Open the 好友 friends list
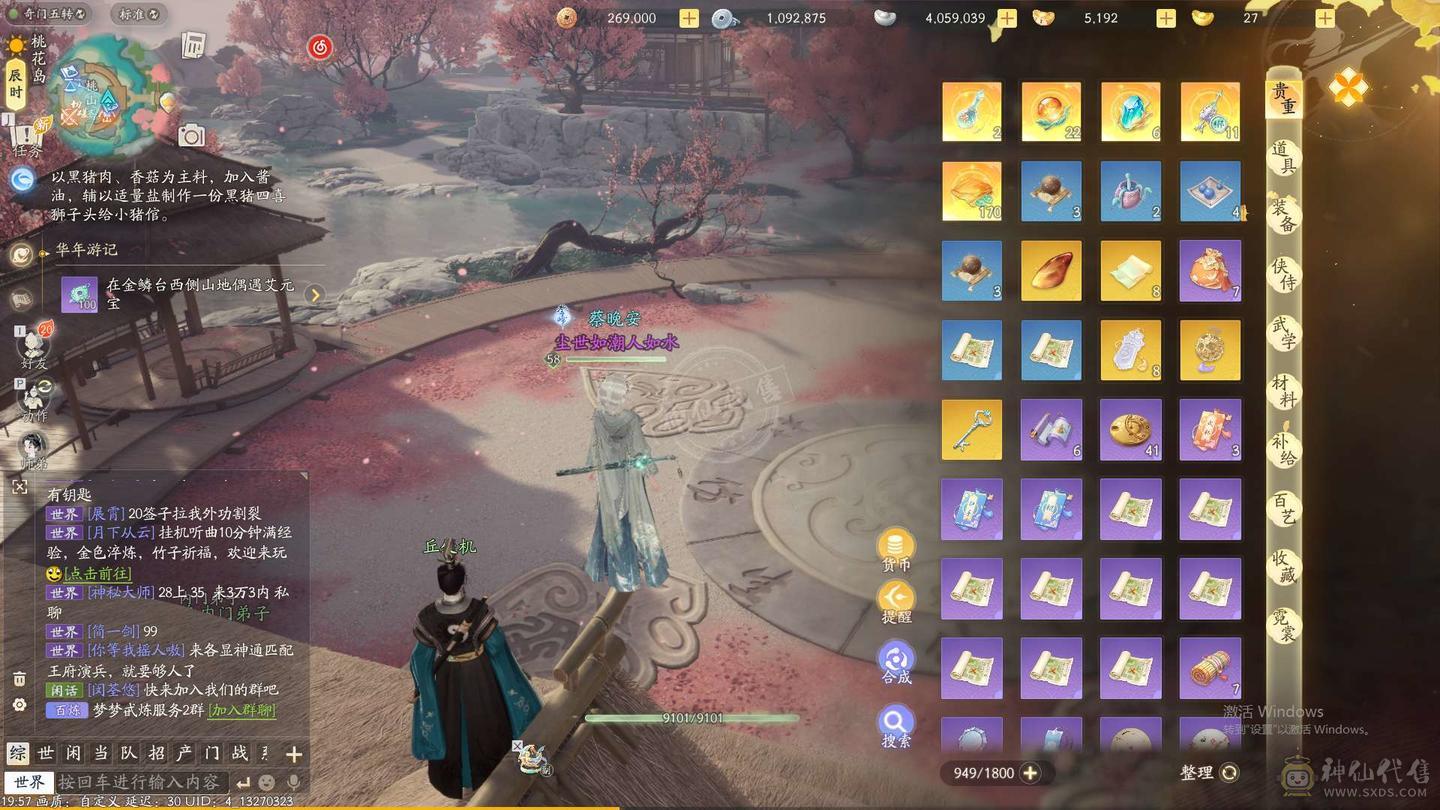The image size is (1440, 810). tap(34, 348)
